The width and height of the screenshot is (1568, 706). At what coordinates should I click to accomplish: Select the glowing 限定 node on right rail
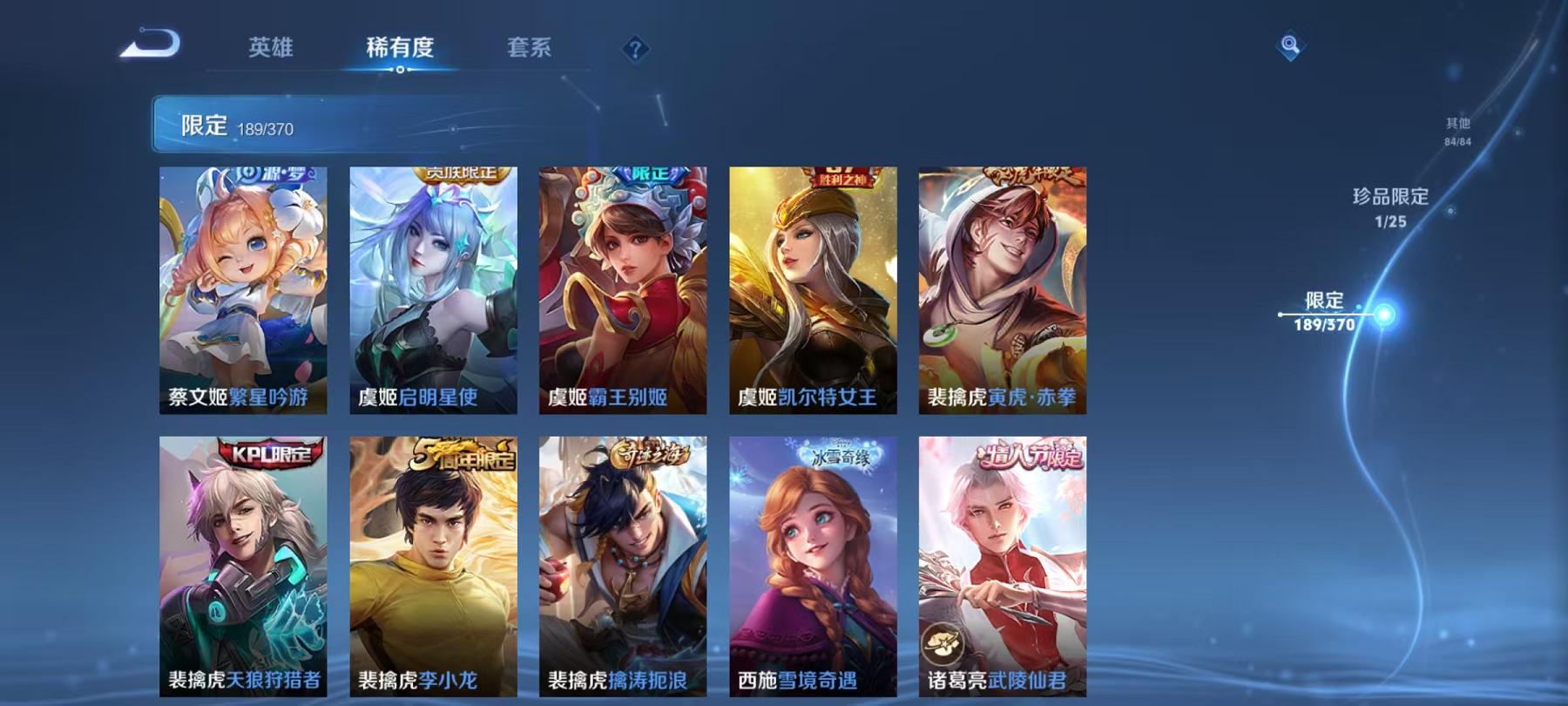click(1382, 315)
